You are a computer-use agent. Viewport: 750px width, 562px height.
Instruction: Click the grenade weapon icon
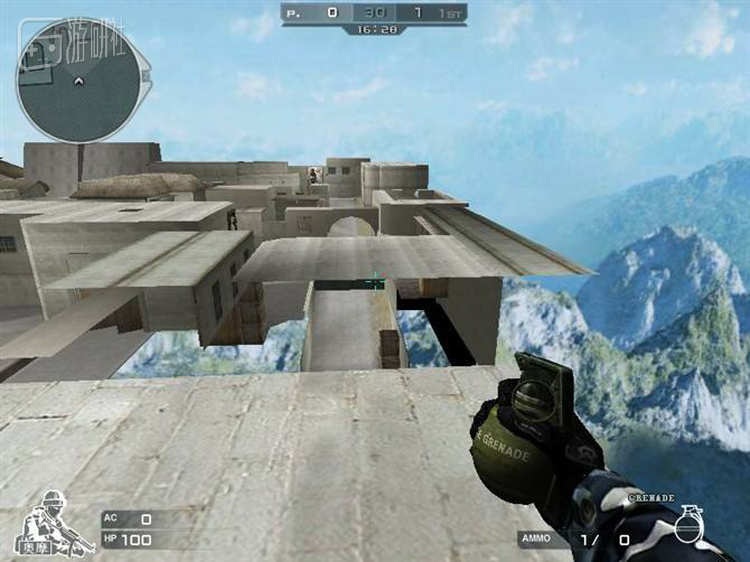(x=687, y=523)
